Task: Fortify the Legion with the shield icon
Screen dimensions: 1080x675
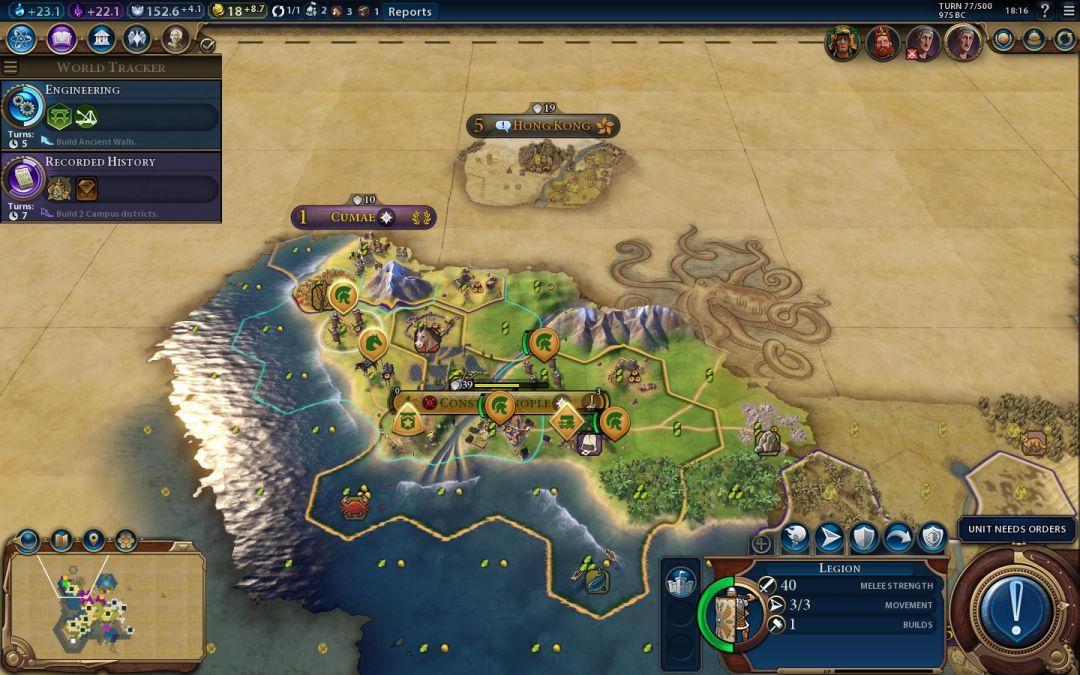Action: click(x=864, y=538)
